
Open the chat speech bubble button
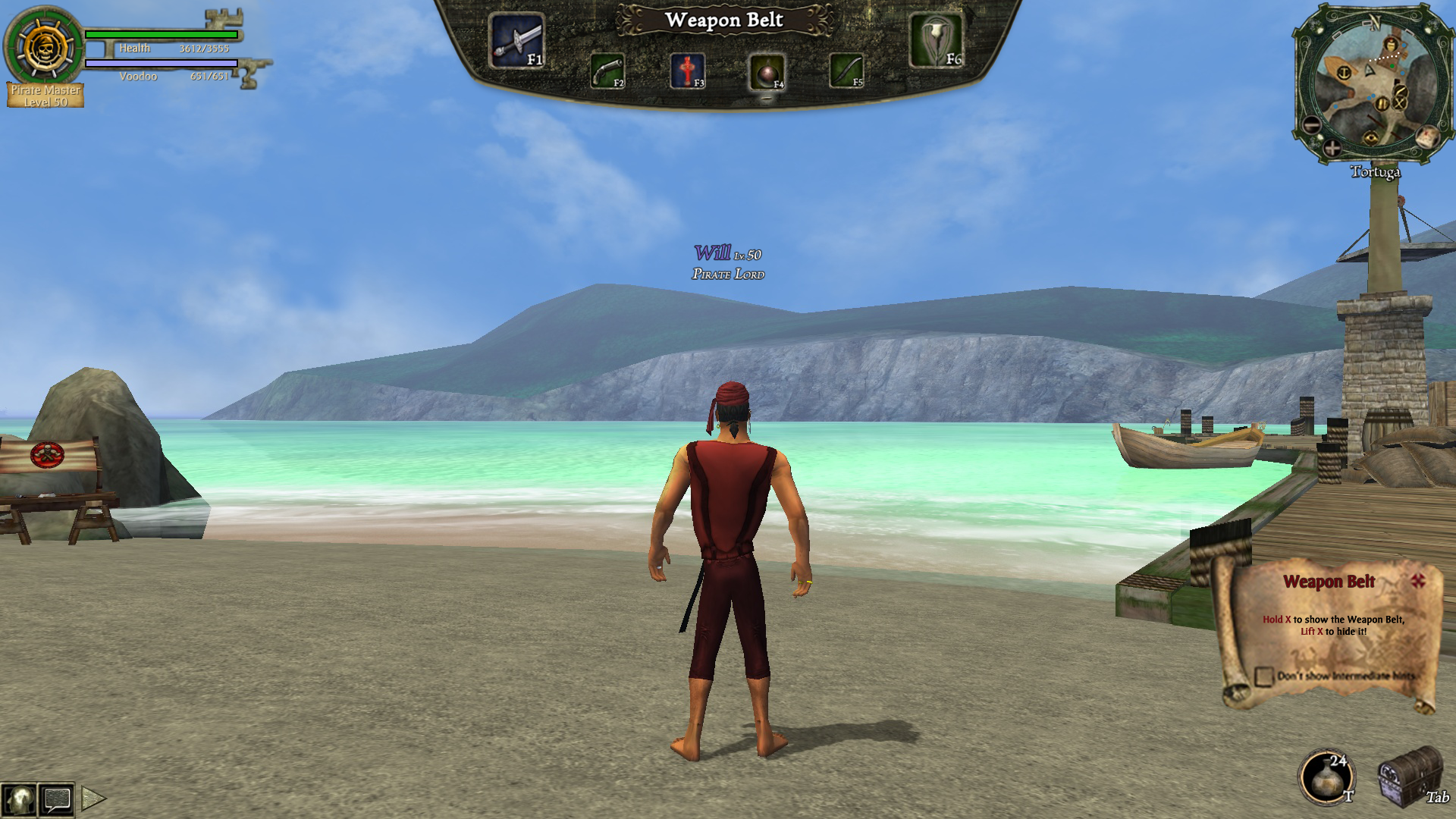(x=57, y=799)
